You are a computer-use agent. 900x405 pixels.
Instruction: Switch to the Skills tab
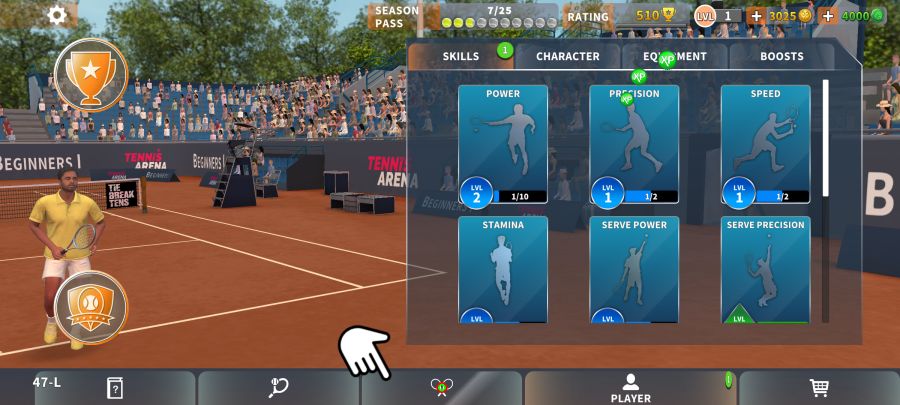[461, 57]
